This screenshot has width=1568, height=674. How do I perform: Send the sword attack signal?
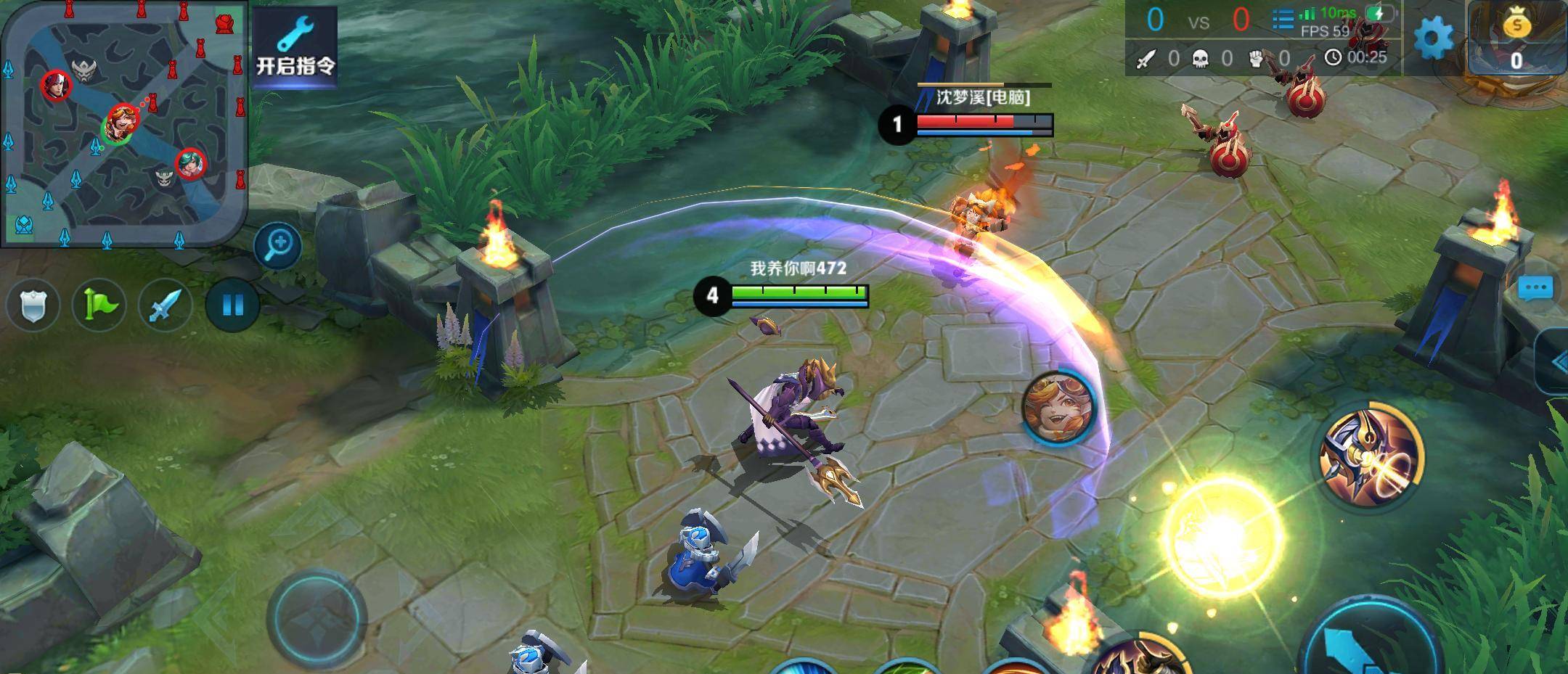166,305
